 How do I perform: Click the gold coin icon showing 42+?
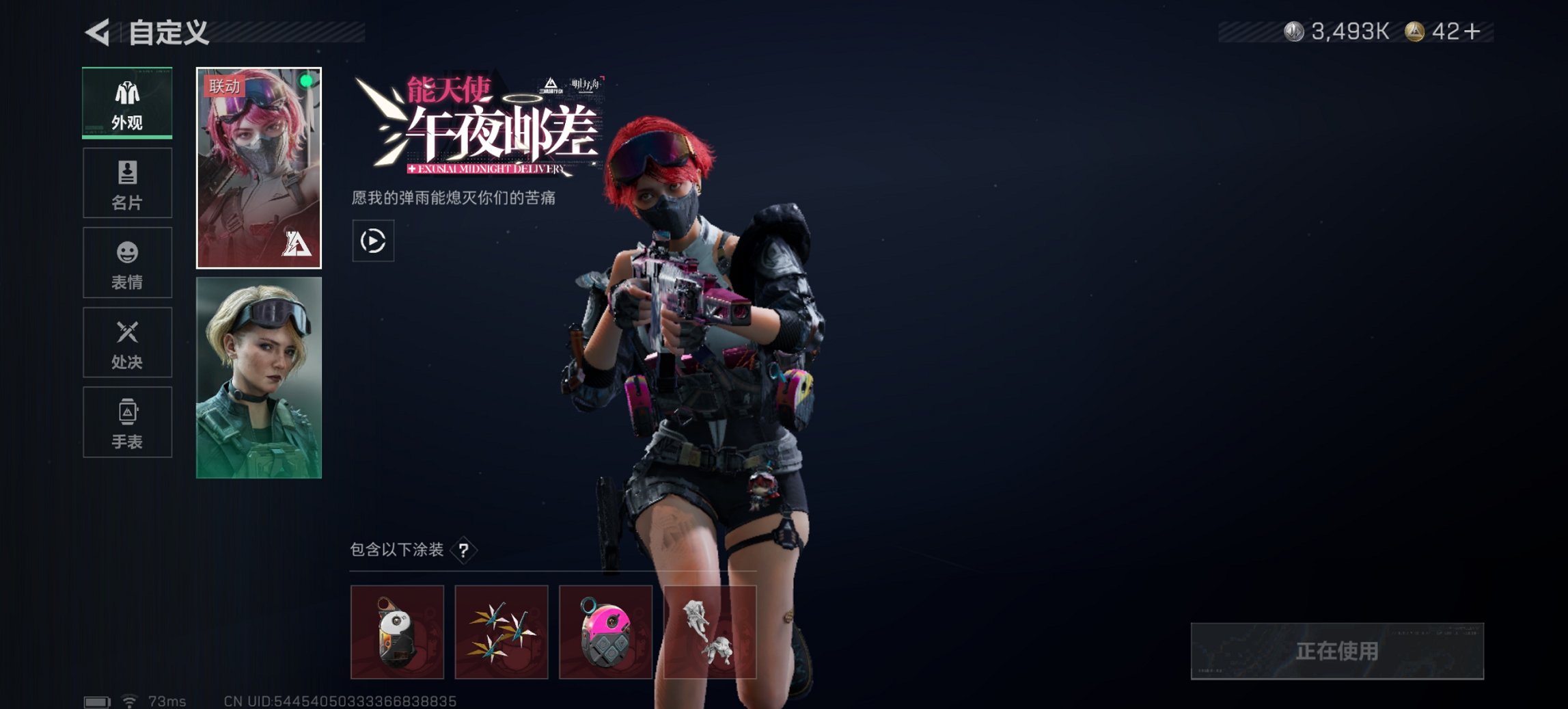1420,30
